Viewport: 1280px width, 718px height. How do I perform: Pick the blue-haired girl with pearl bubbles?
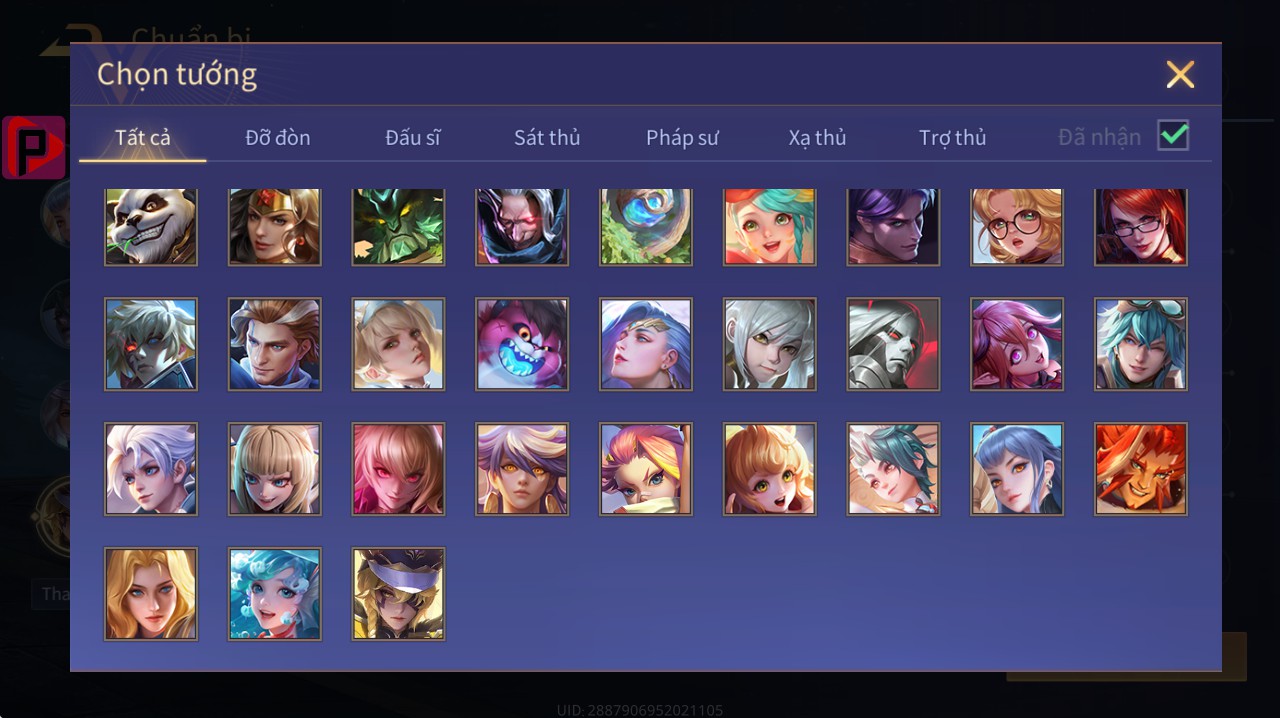[275, 594]
